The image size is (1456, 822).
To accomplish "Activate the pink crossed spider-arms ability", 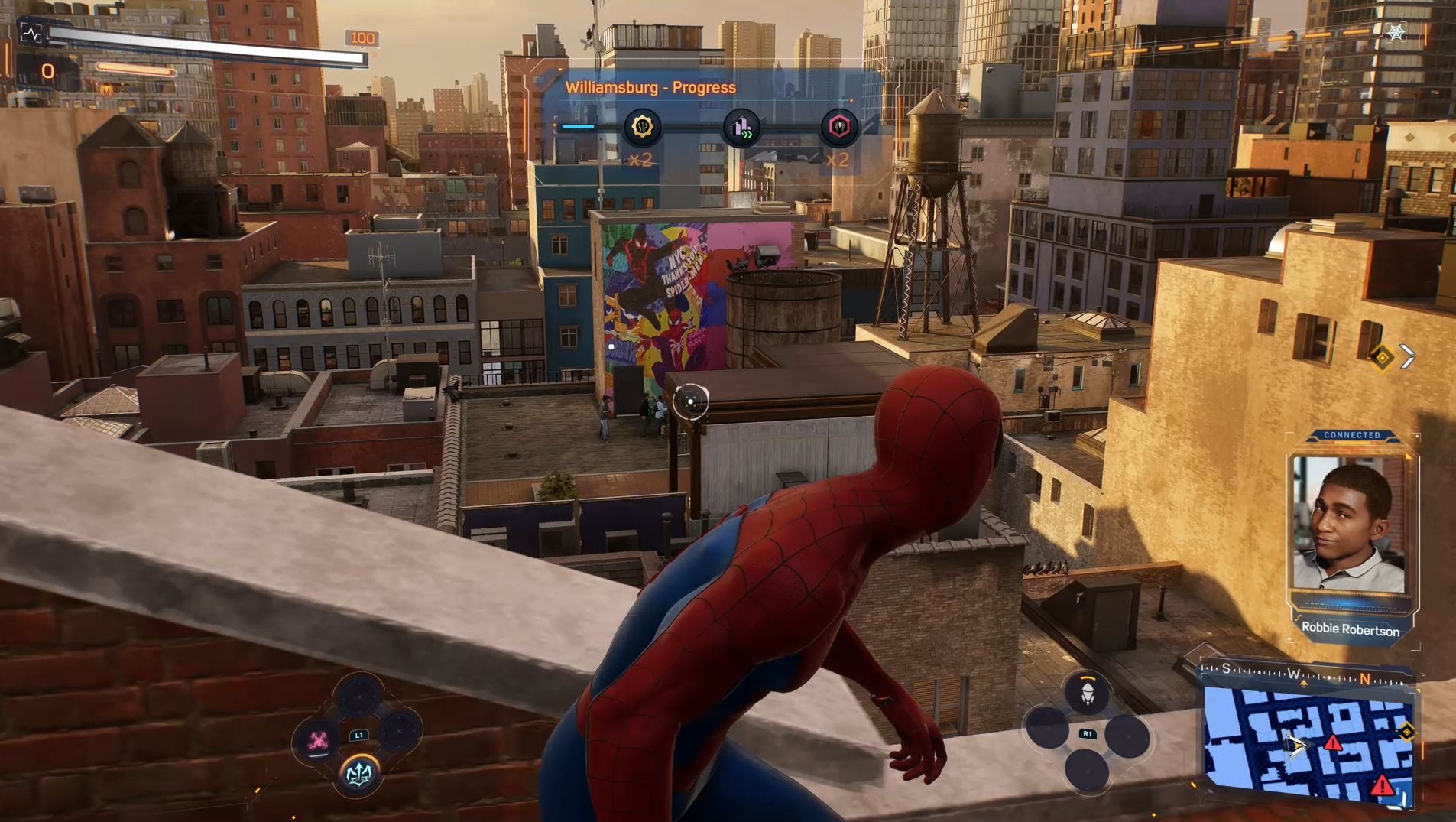I will [x=318, y=739].
